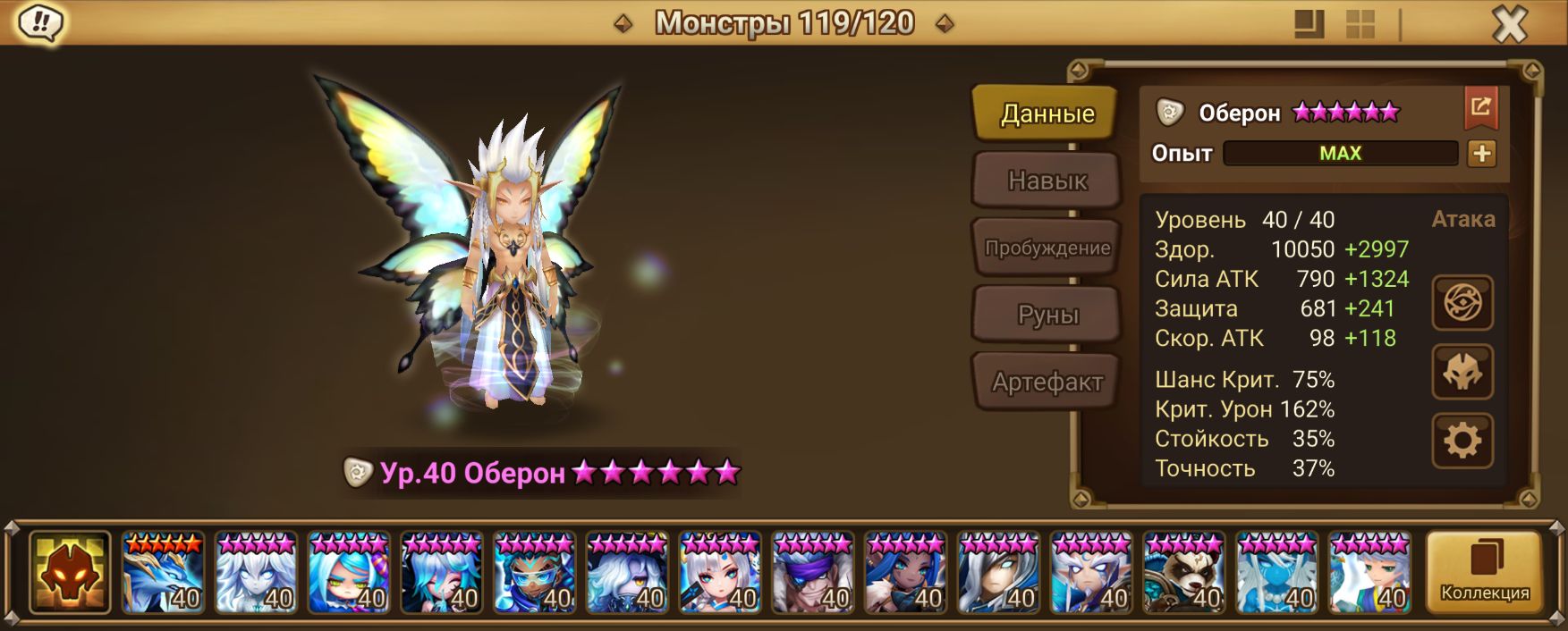Close the monsters screen
The width and height of the screenshot is (1568, 631).
1510,24
